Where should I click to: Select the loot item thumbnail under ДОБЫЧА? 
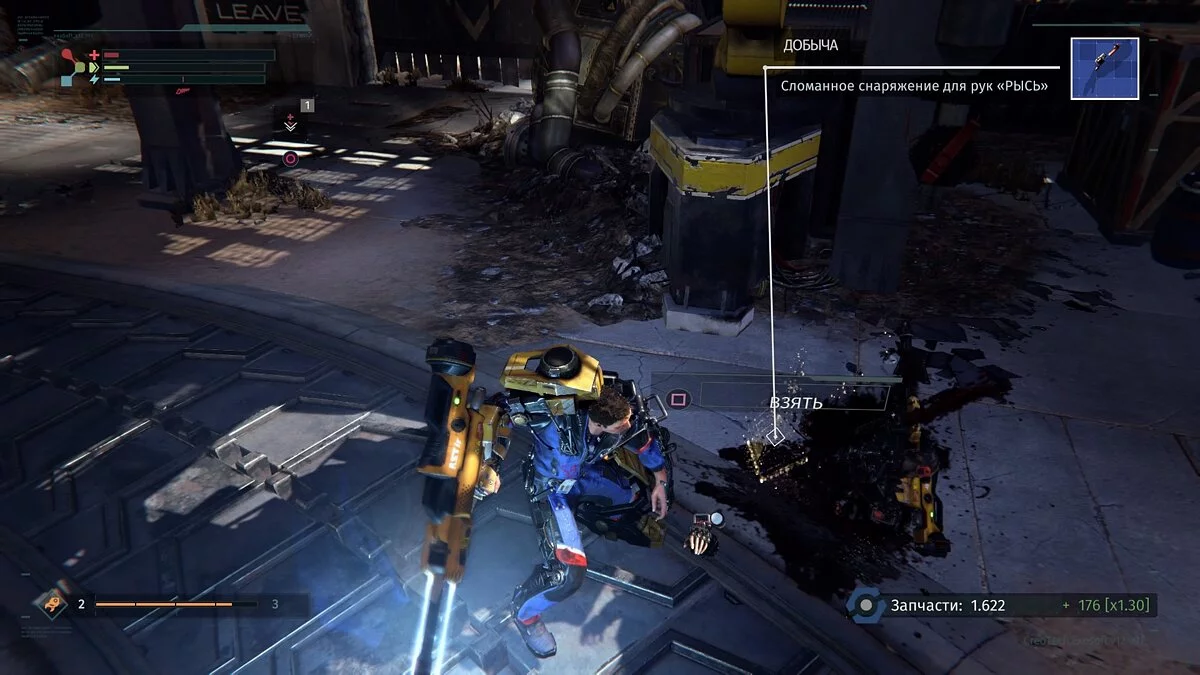pos(1104,68)
